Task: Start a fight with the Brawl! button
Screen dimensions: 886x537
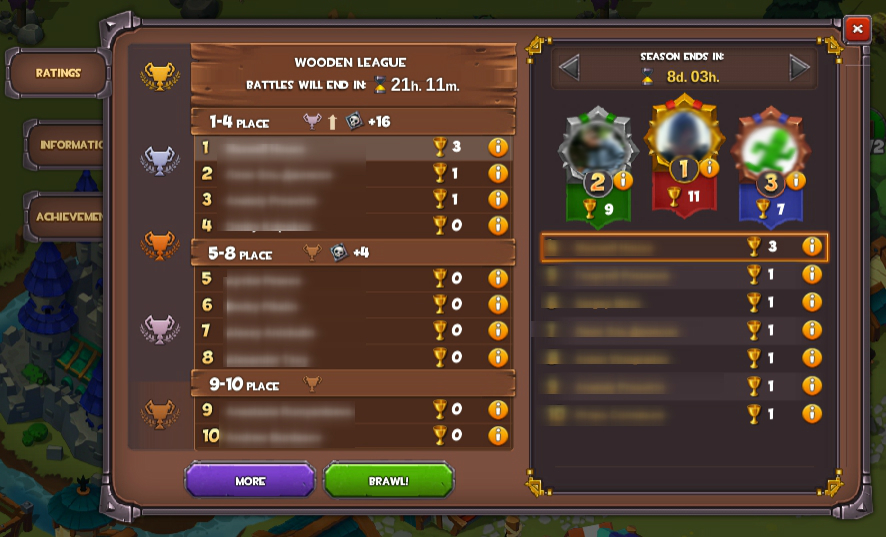Action: (x=388, y=481)
